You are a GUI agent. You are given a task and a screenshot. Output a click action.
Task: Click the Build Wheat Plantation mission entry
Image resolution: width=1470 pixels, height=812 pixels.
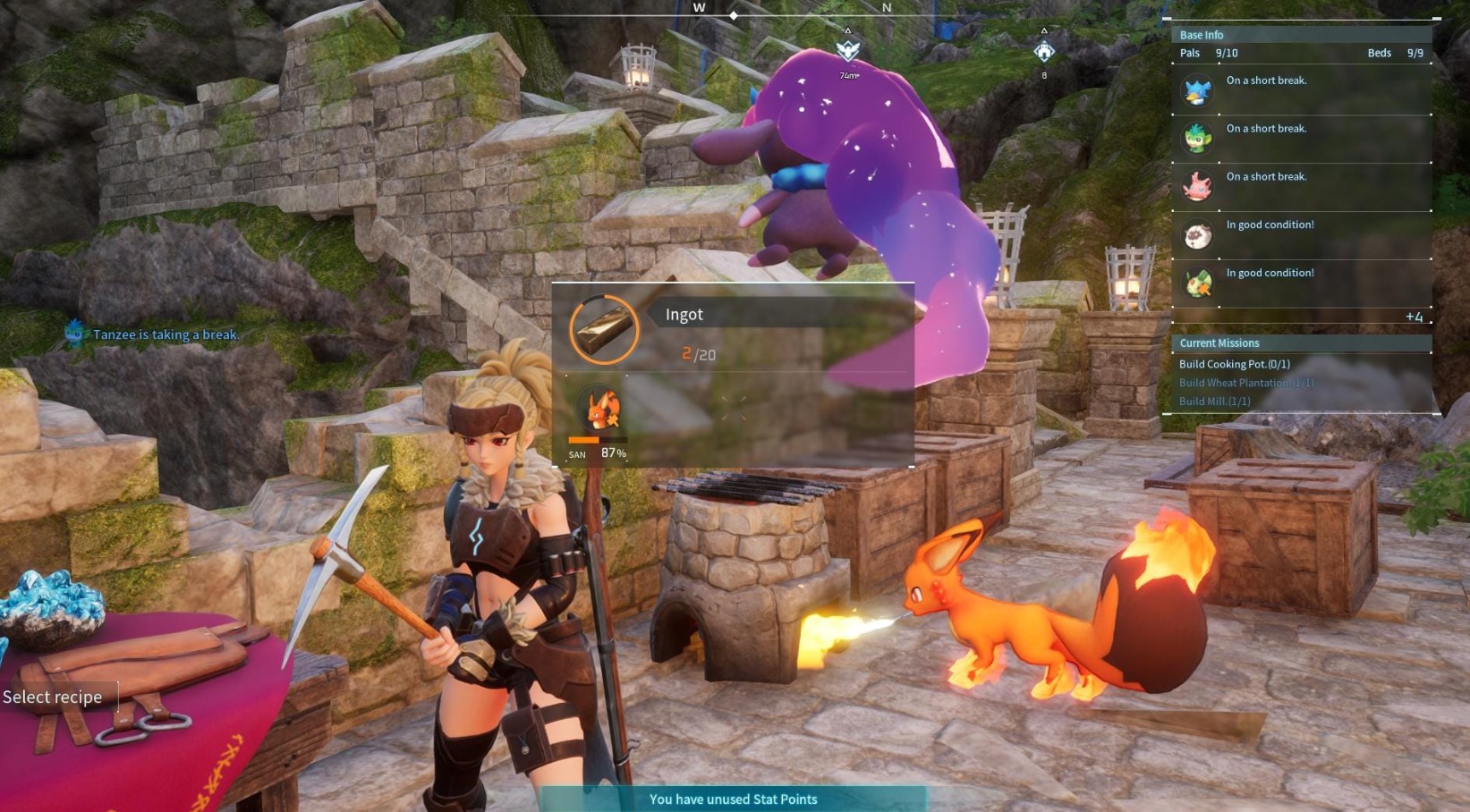(1245, 383)
